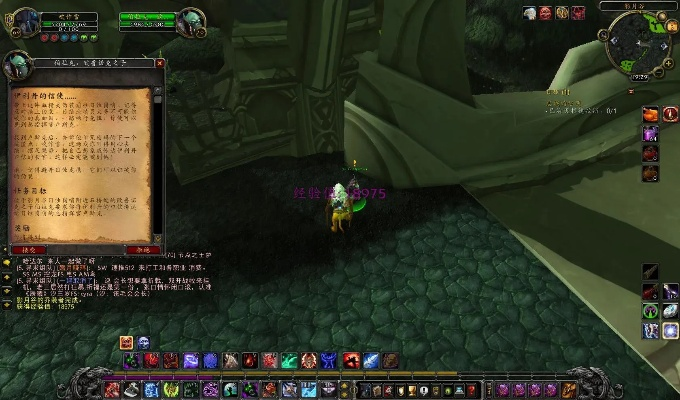This screenshot has width=680, height=400.
Task: Click the skull buff icon at top
Action: click(546, 13)
